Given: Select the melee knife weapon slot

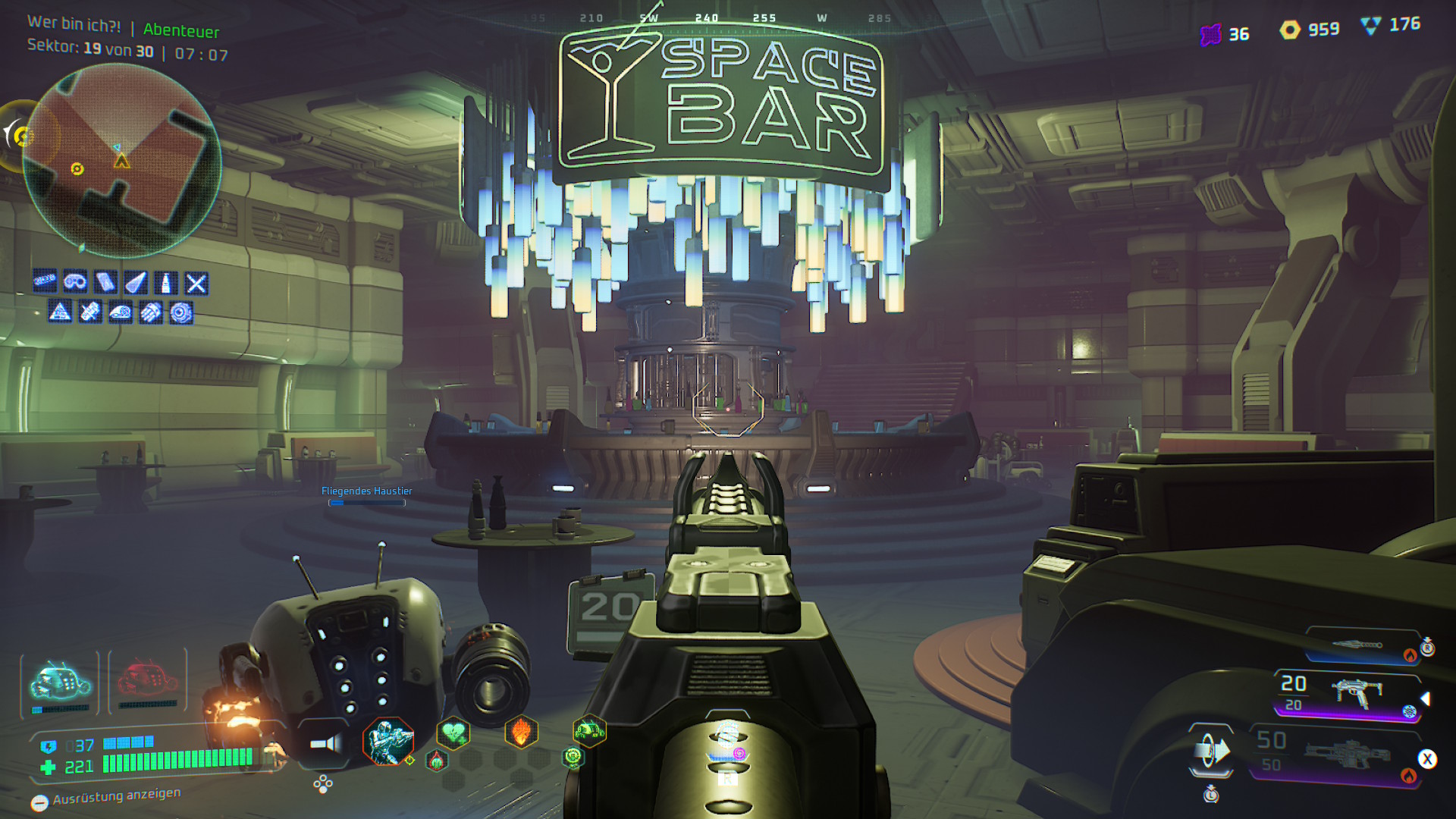Looking at the screenshot, I should (x=1359, y=645).
